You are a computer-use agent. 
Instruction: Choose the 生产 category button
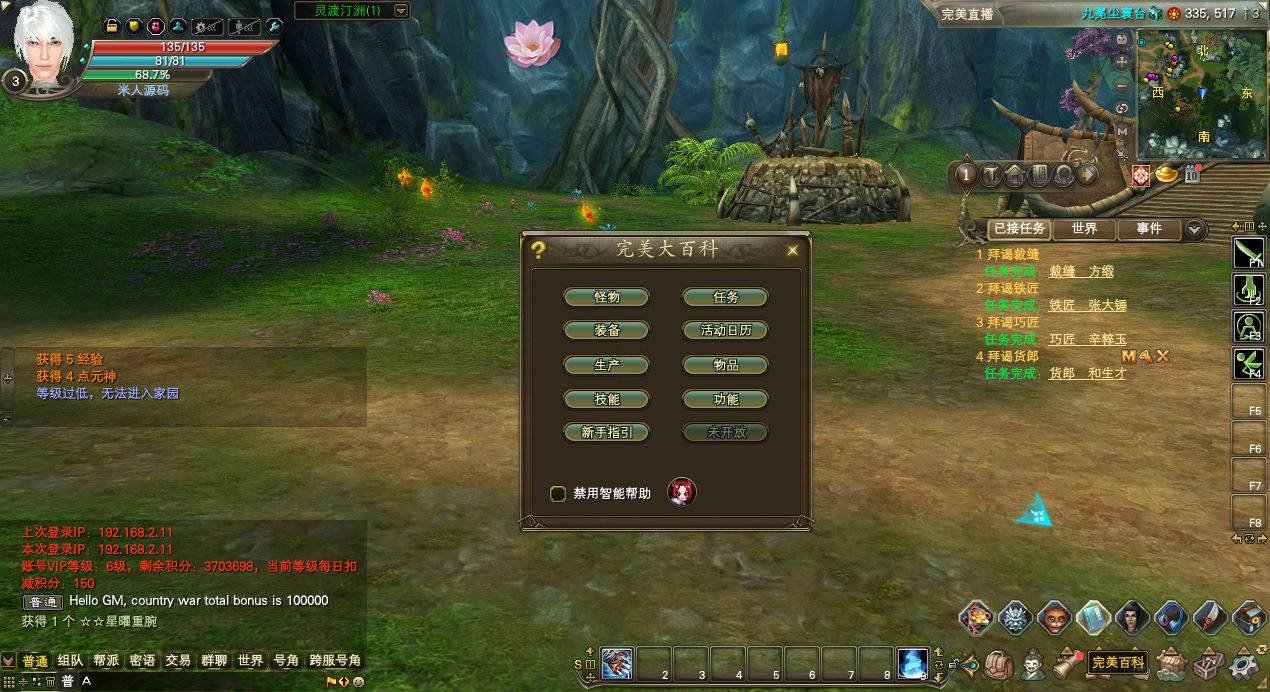click(607, 365)
